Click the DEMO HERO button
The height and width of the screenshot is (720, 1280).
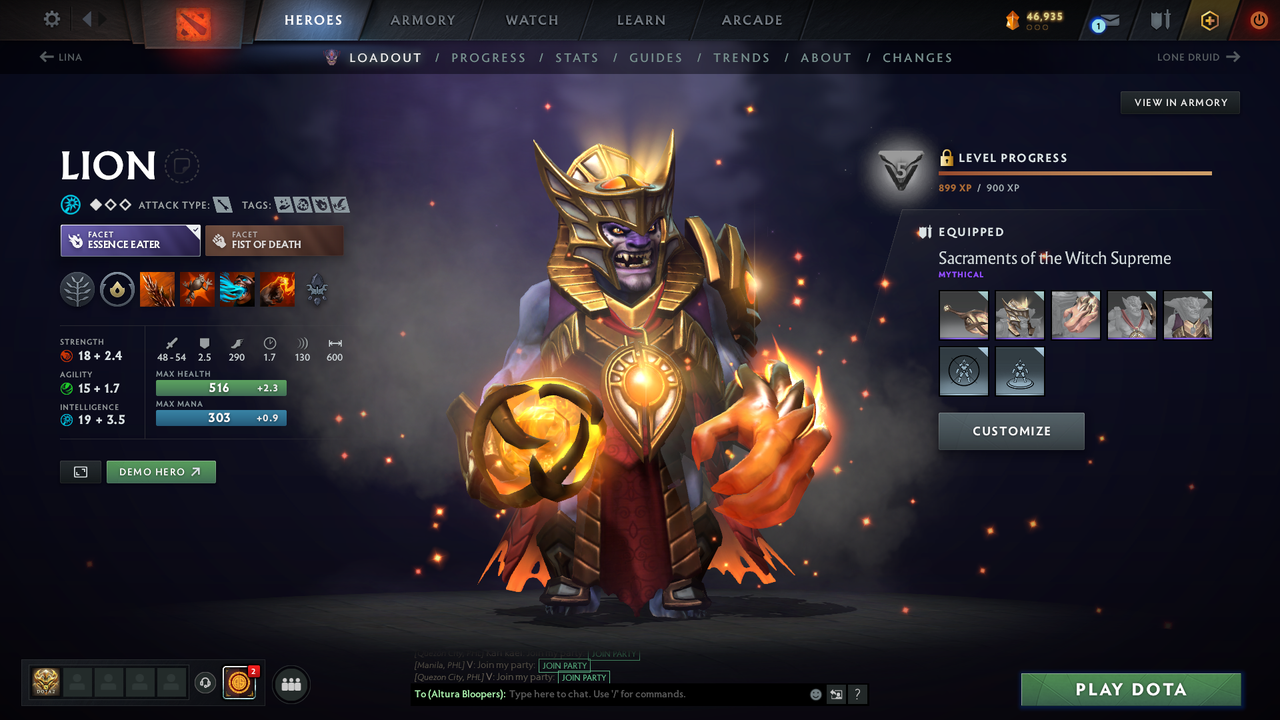161,471
